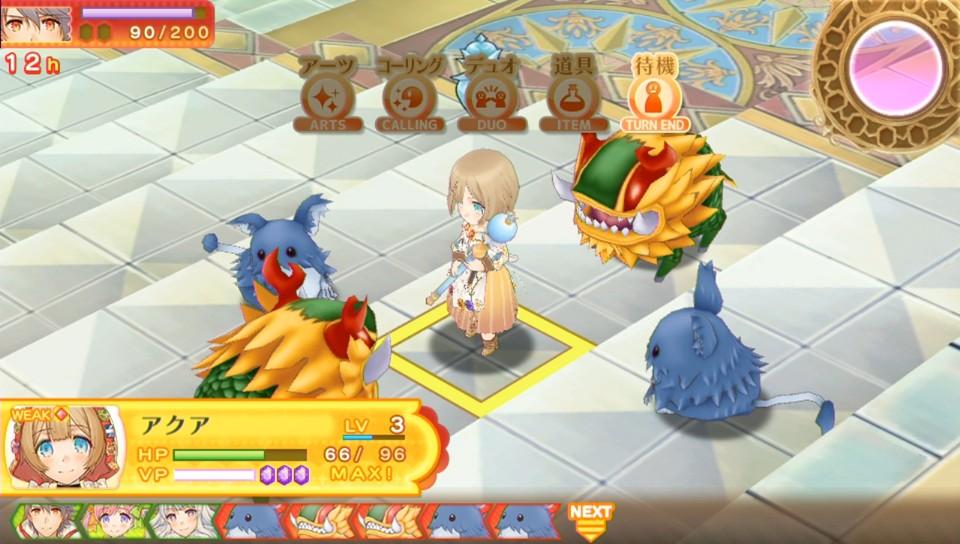
Task: Click the NEXT turn order arrow
Action: click(590, 520)
